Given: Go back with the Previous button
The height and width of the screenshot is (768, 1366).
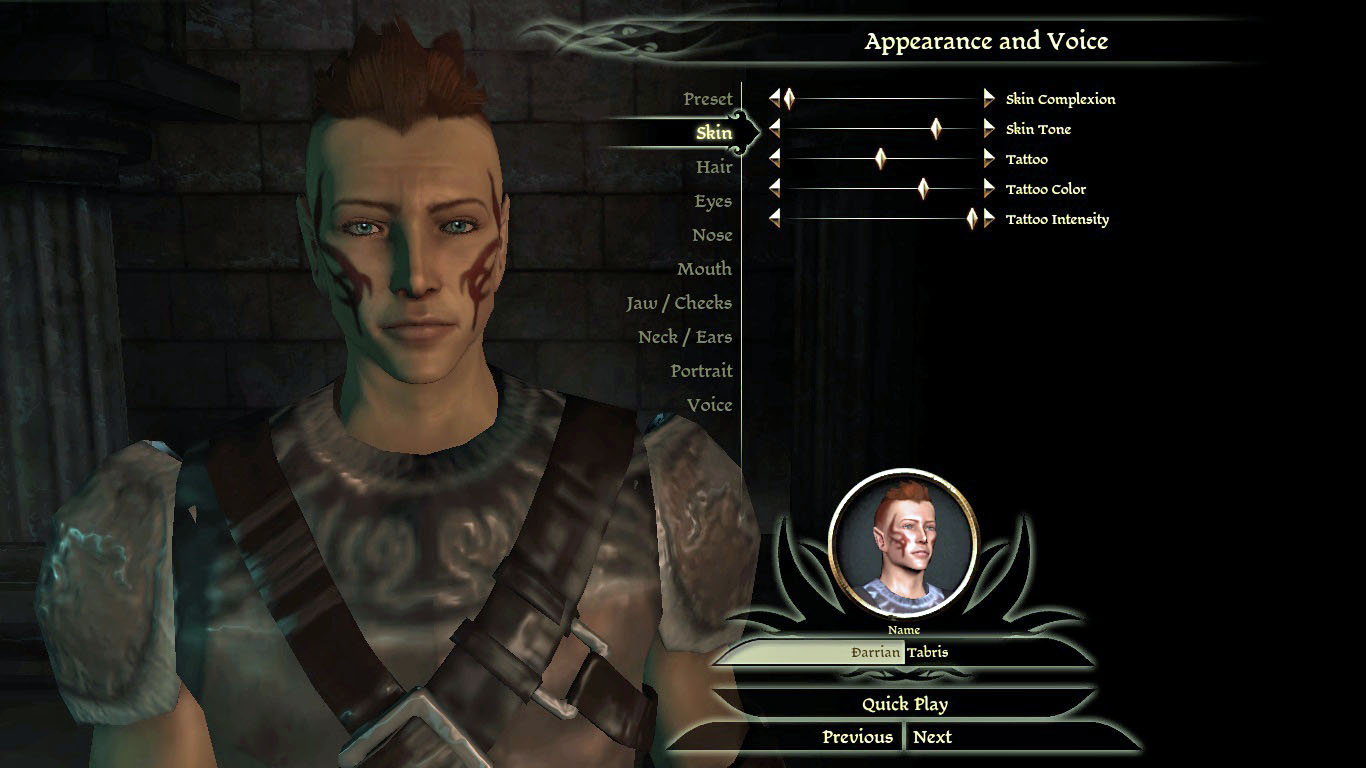Looking at the screenshot, I should (x=857, y=737).
